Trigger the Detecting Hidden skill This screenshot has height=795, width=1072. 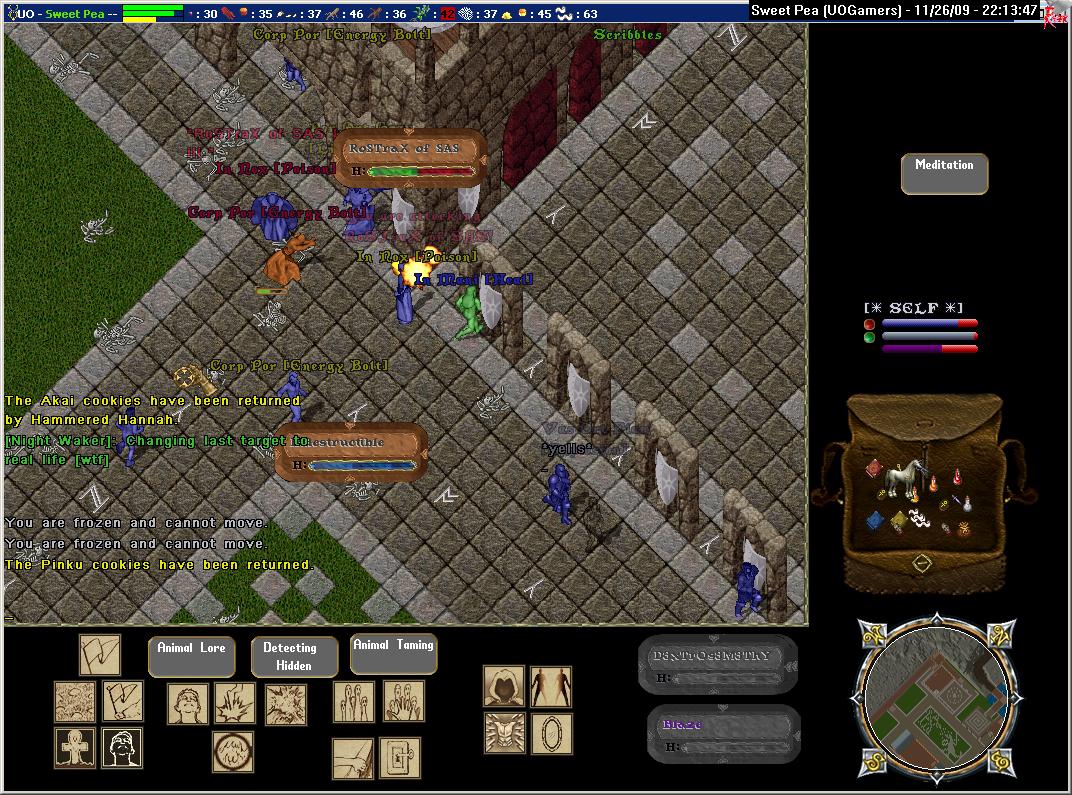click(294, 657)
